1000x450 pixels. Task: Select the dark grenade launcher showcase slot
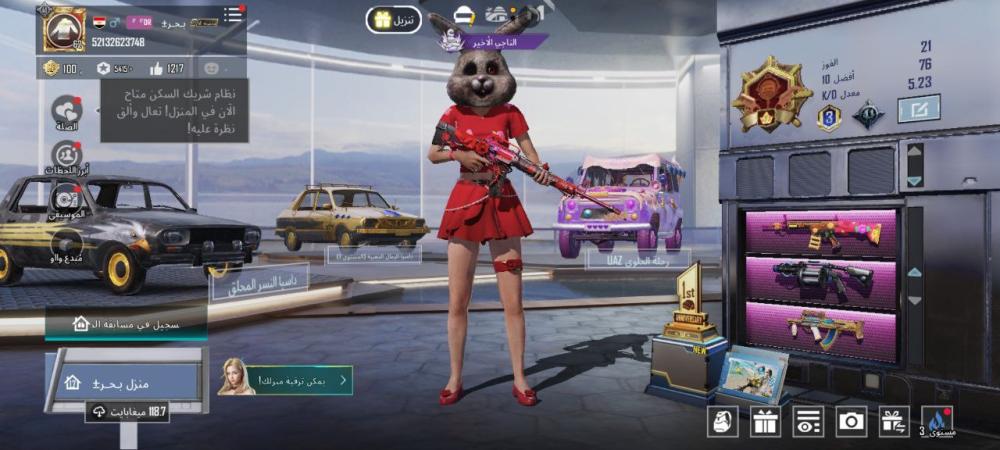(821, 281)
